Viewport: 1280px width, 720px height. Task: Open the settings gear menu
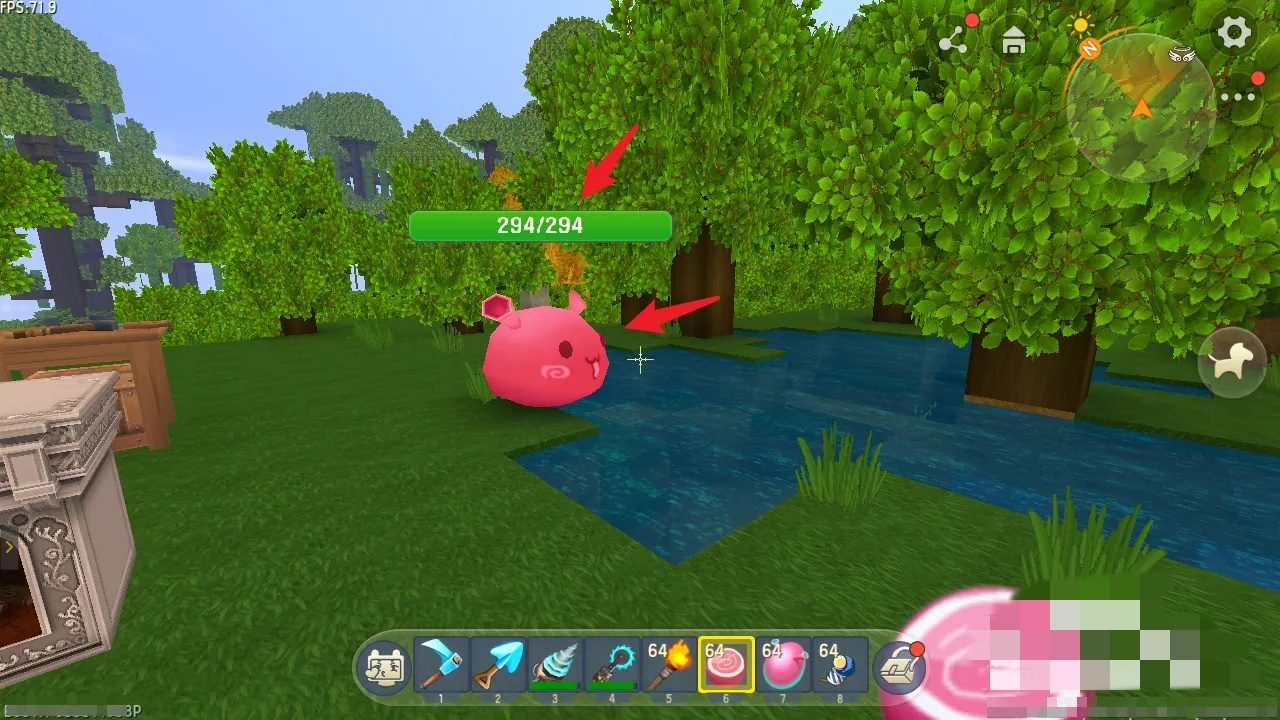click(1234, 33)
